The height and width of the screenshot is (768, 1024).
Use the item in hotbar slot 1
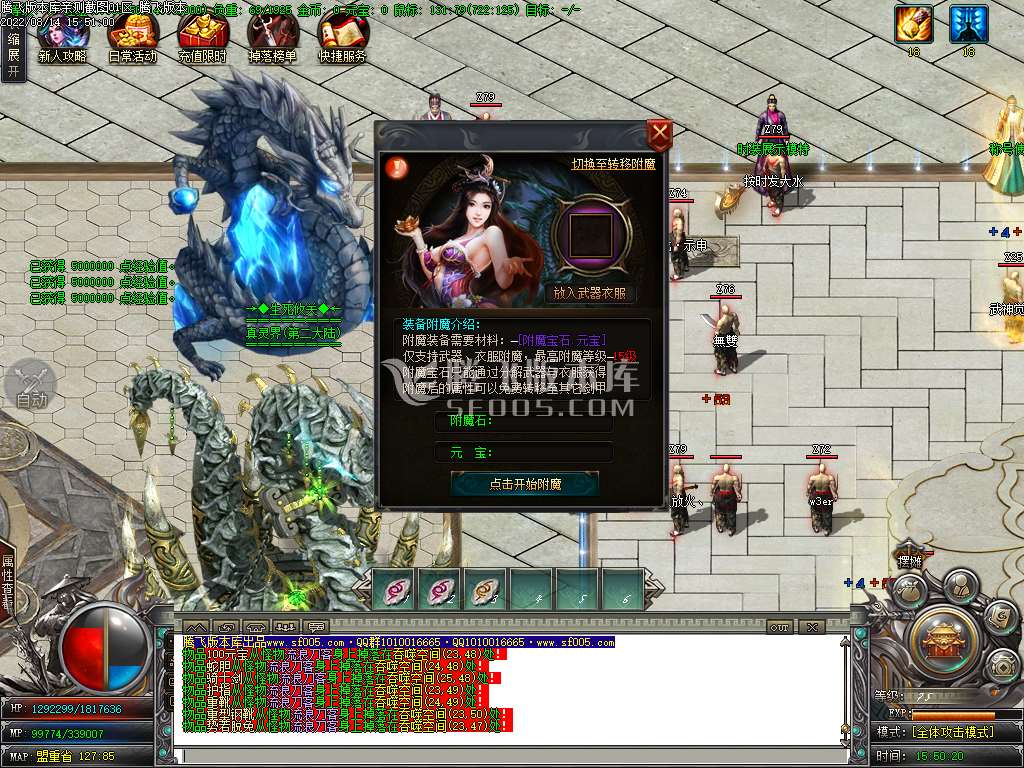pos(394,589)
